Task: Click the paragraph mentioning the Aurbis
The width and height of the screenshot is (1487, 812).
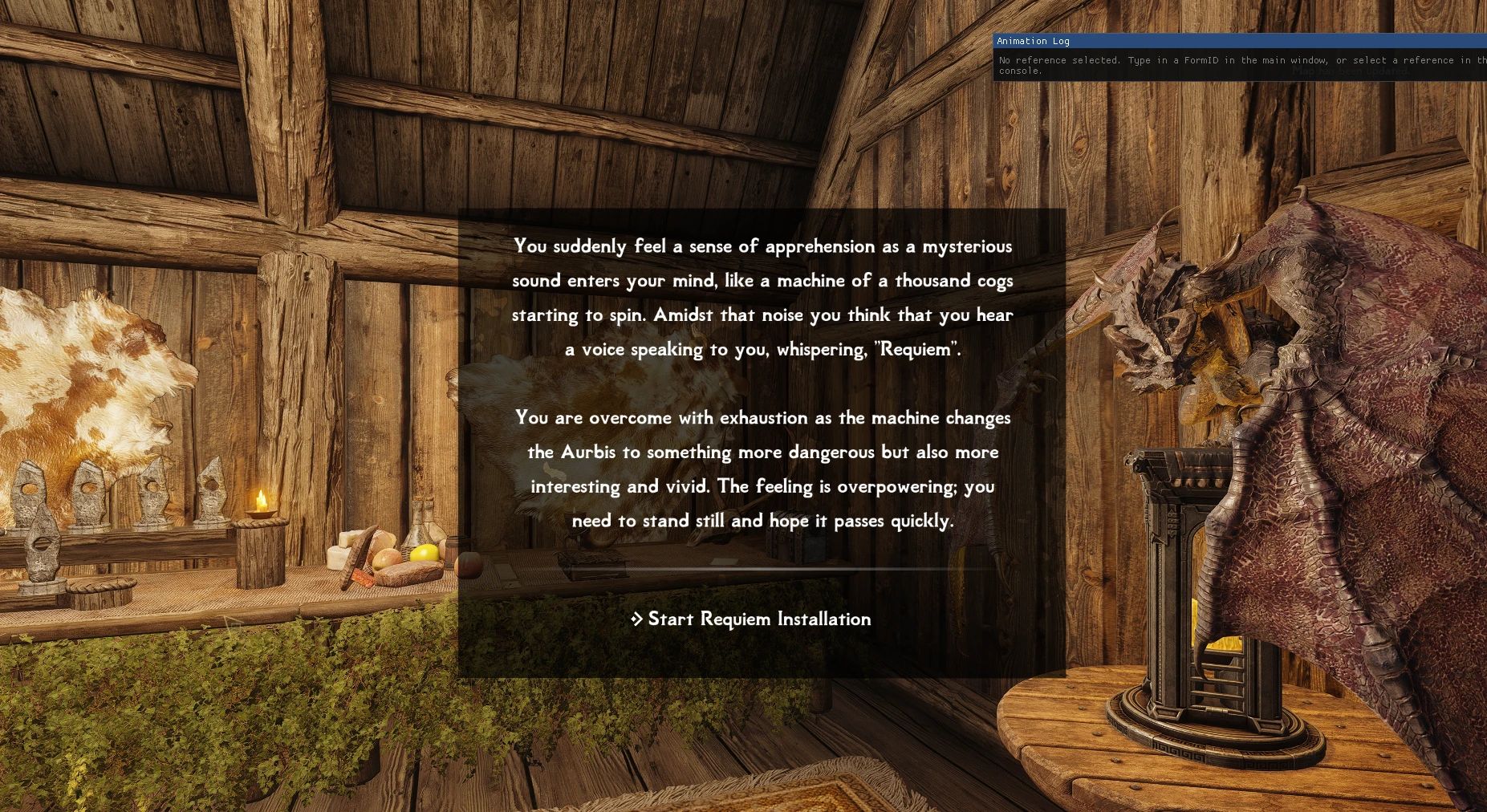Action: pos(762,469)
